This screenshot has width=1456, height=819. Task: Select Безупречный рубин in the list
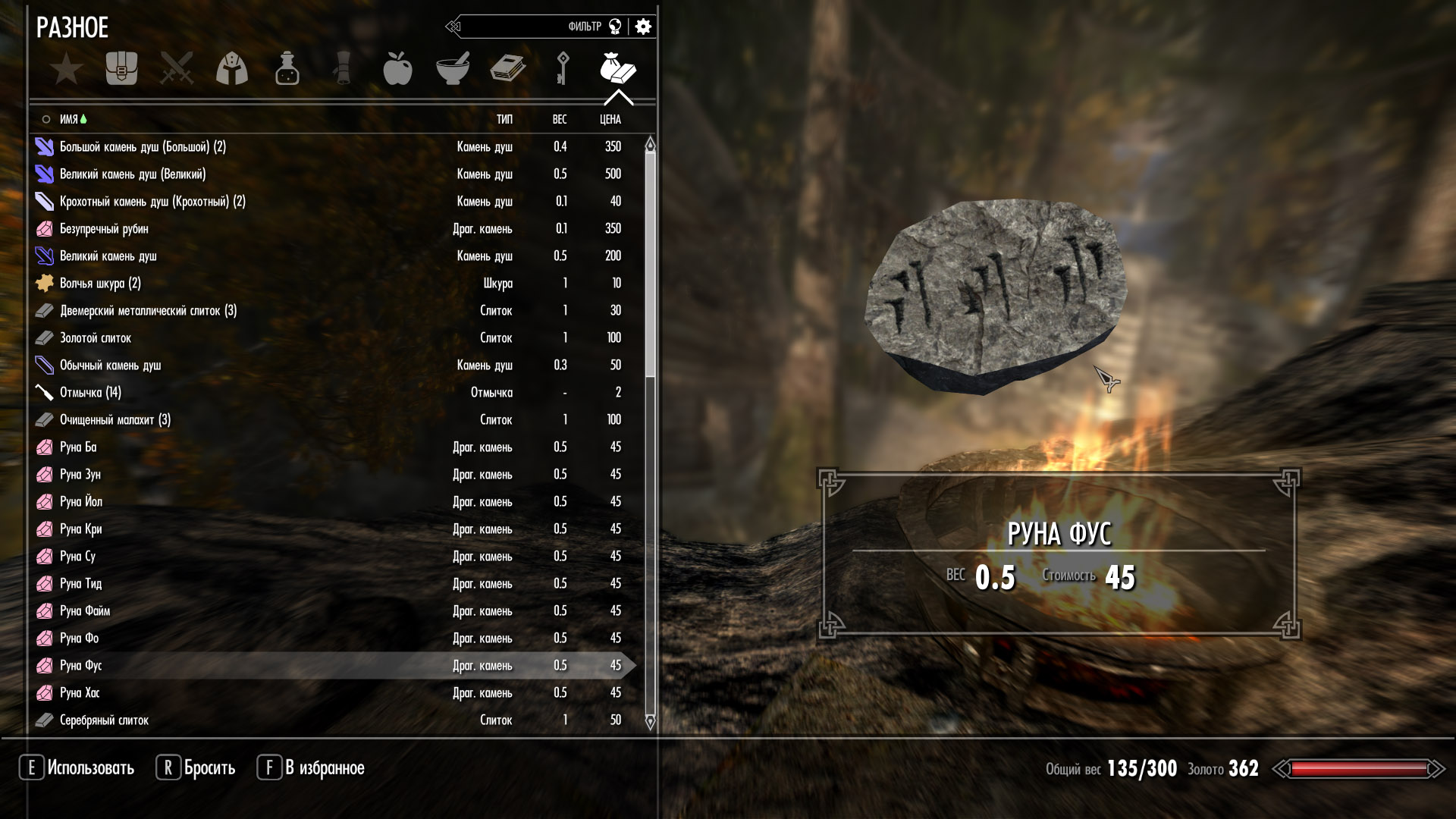click(104, 229)
